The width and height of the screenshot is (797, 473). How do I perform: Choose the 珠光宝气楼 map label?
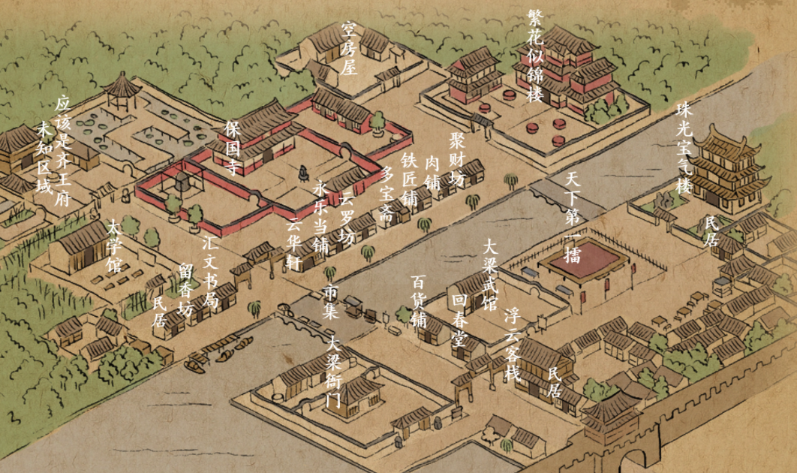click(684, 148)
